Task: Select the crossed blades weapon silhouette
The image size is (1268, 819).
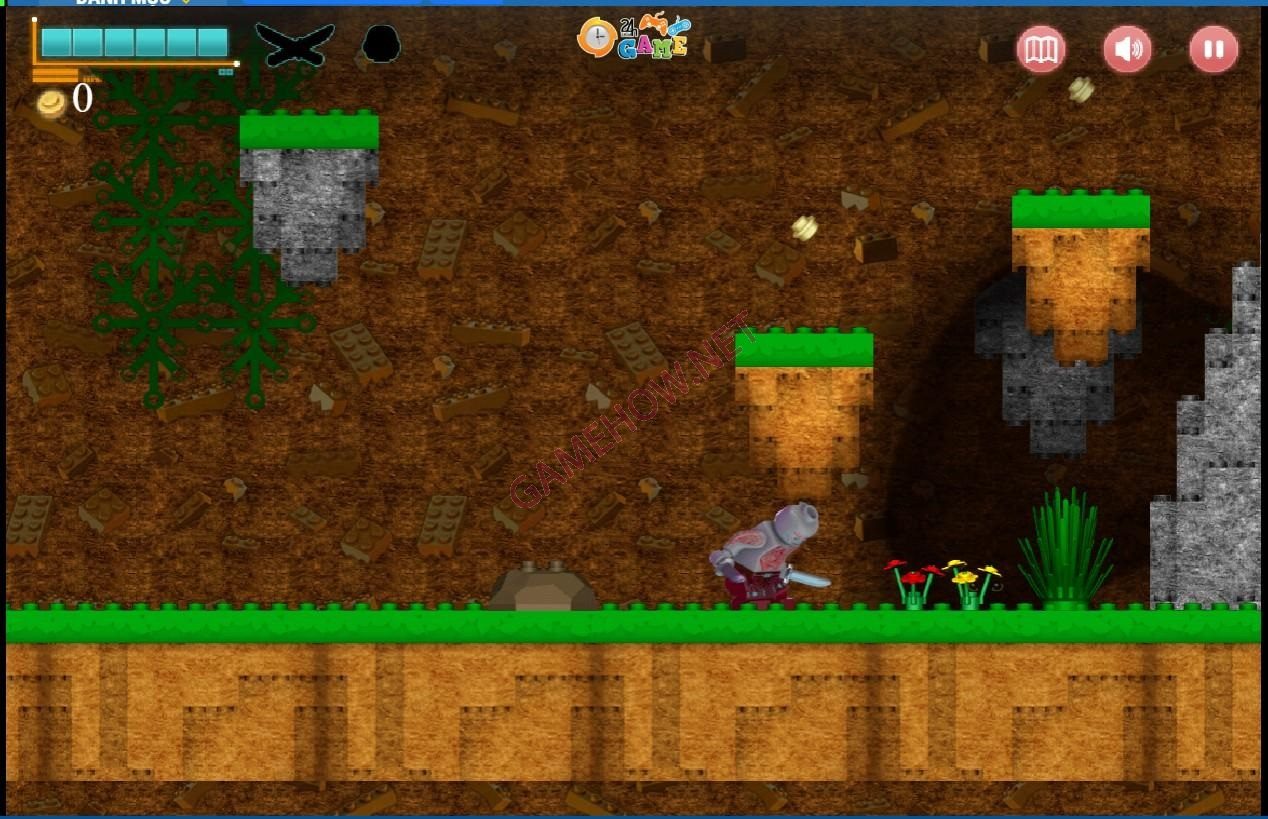Action: click(x=294, y=44)
